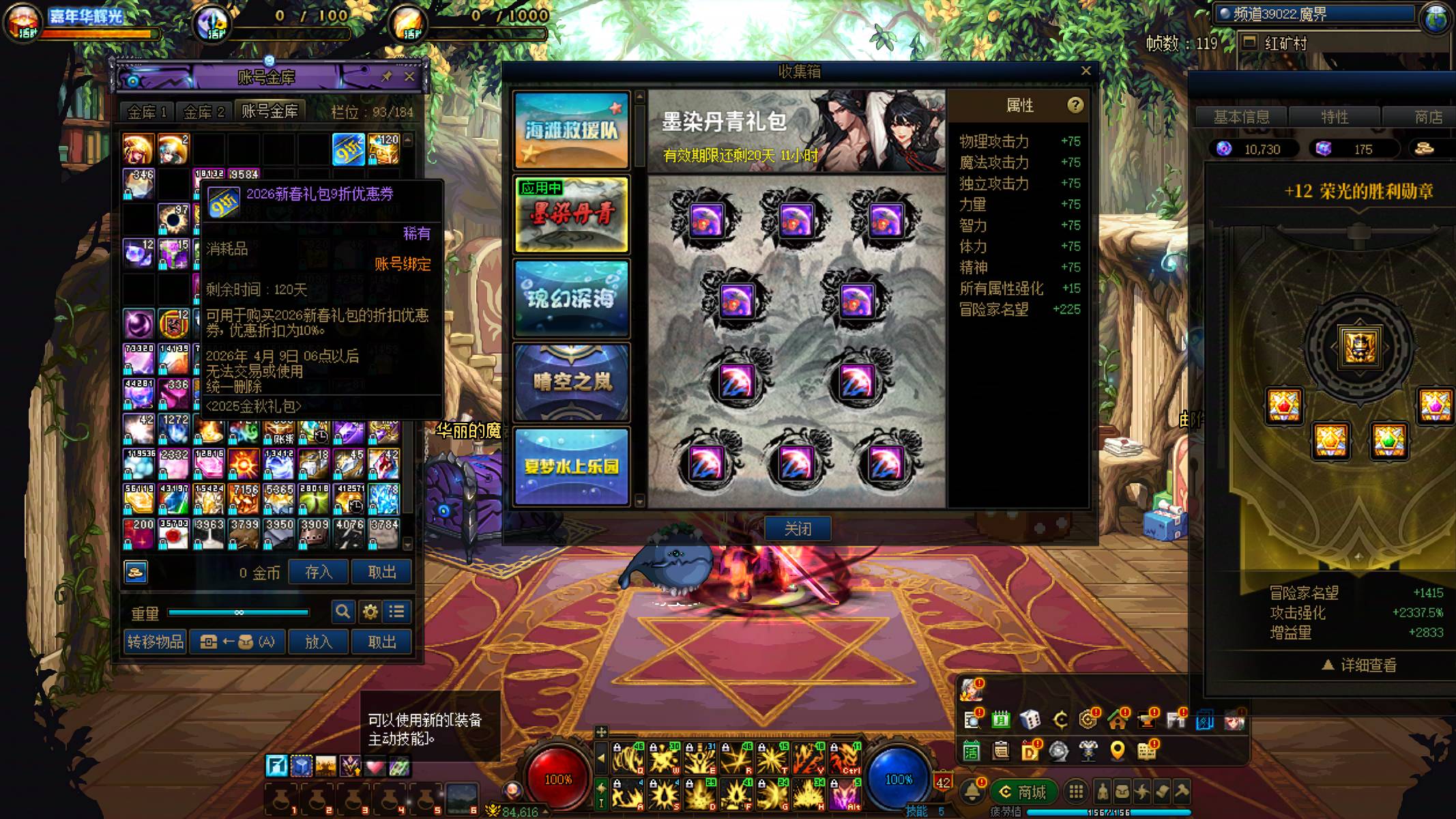Viewport: 1456px width, 819px height.
Task: Open the 基本信息 basic info tab
Action: point(1241,117)
